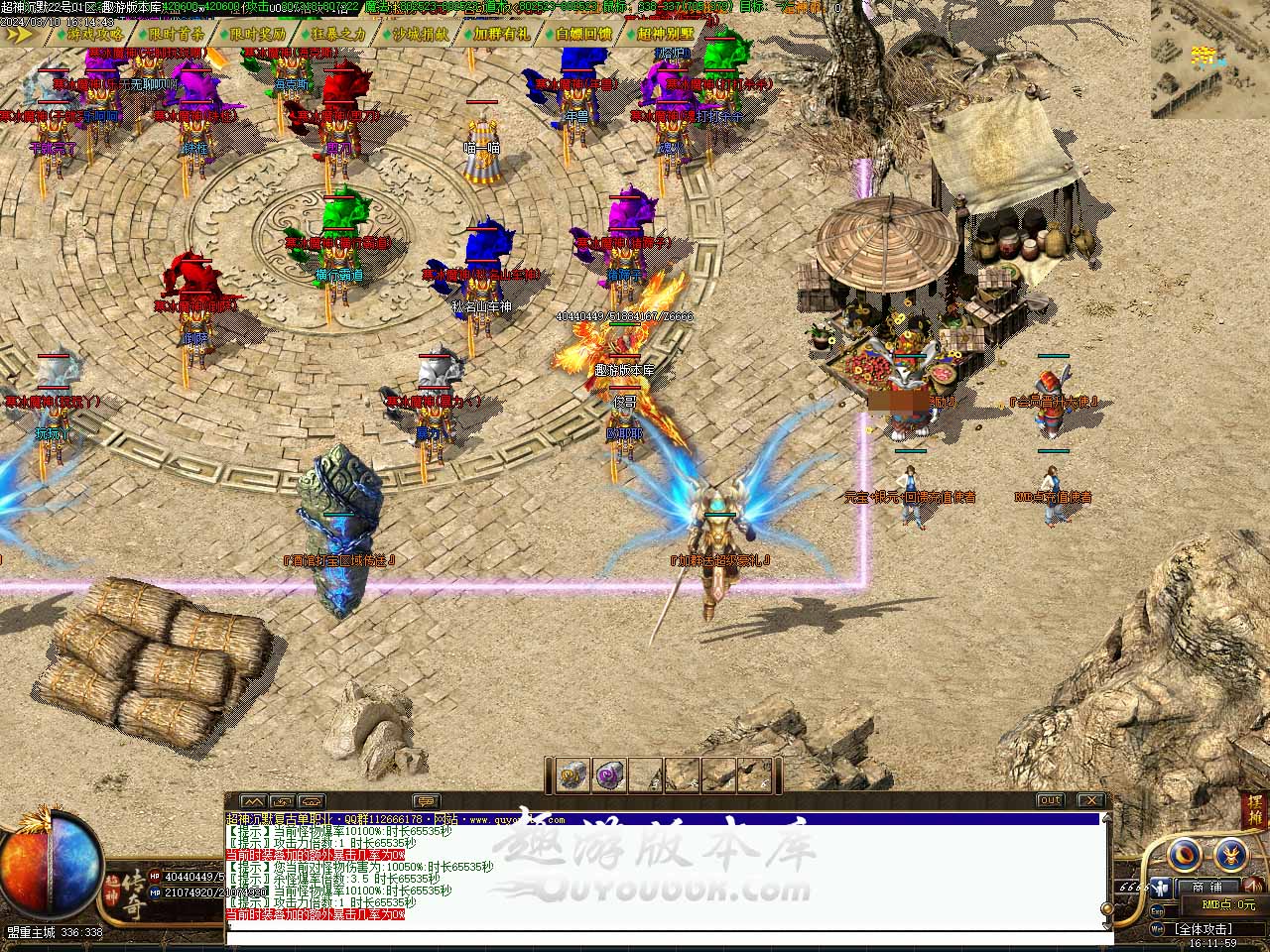Screen dimensions: 1270x952
Task: Open the minimap in the corner
Action: point(1209,59)
